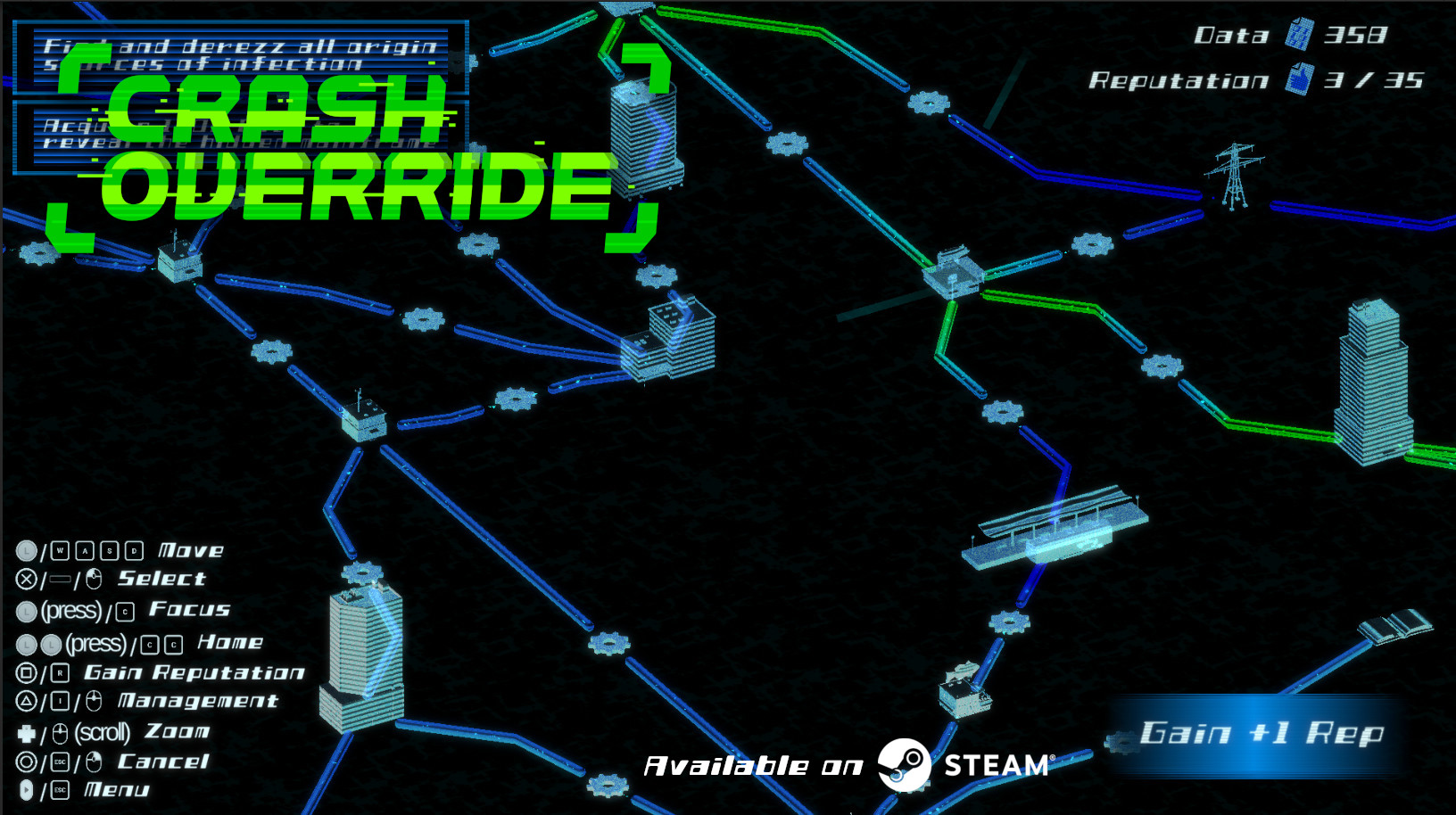
Task: Click the Reputation thumbs-up icon
Action: point(1300,78)
